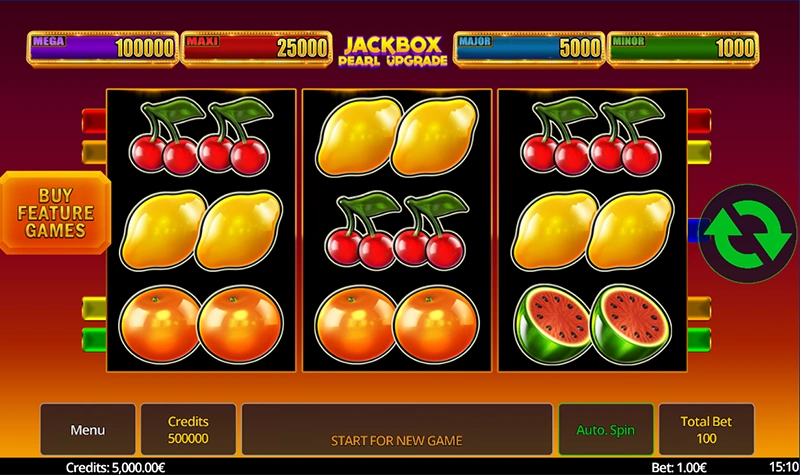Toggle the Auto. Spin button
The height and width of the screenshot is (475, 800).
[605, 430]
